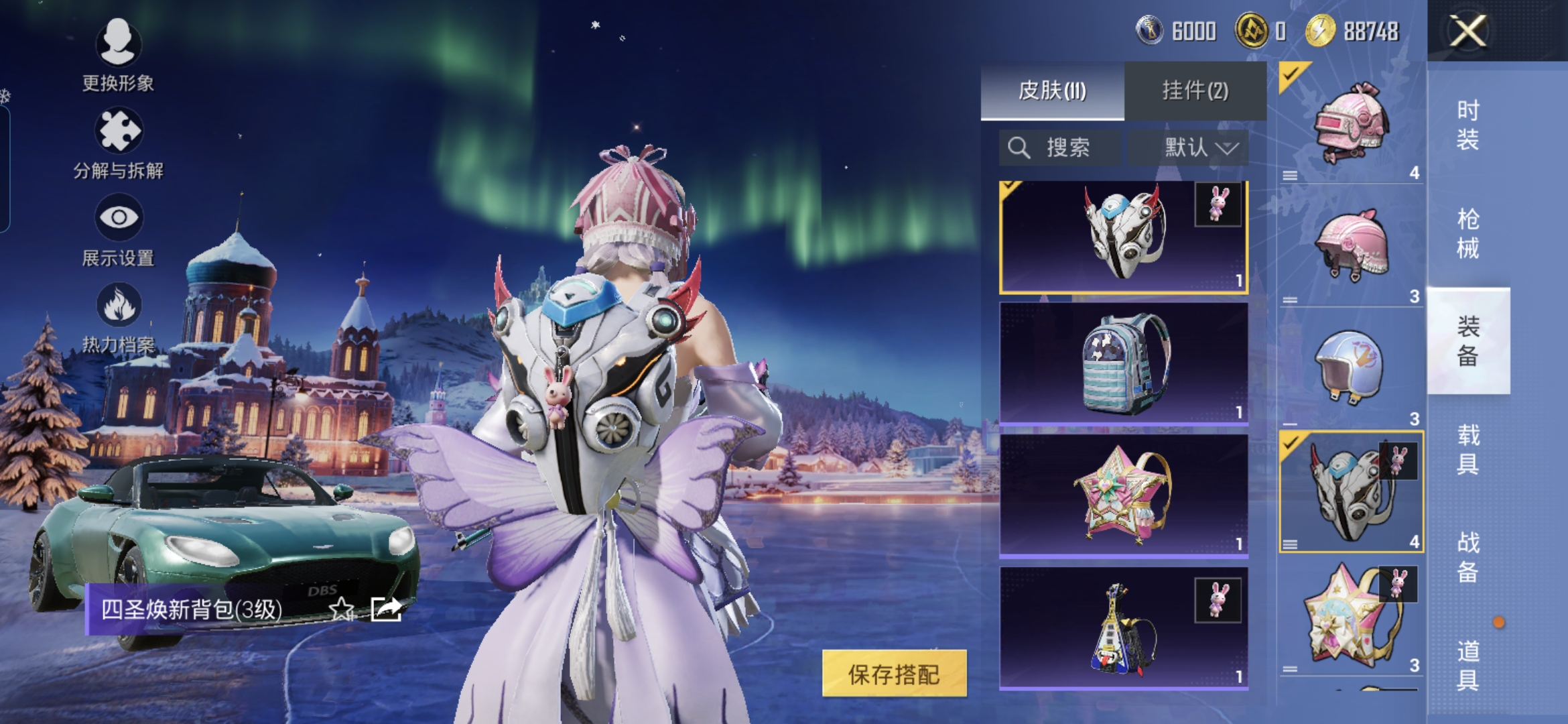1568x724 pixels.
Task: Open 热力档案 heat archive
Action: pyautogui.click(x=118, y=317)
